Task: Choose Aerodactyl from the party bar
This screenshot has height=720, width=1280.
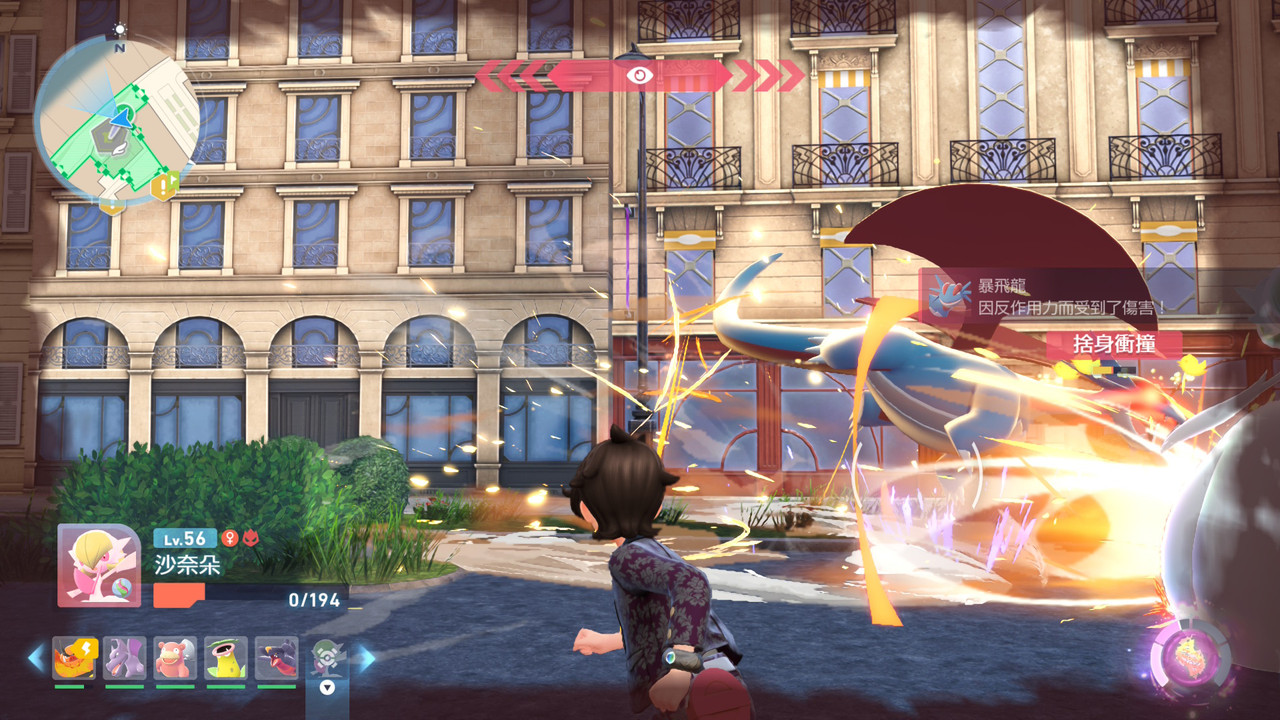Action: [x=125, y=658]
